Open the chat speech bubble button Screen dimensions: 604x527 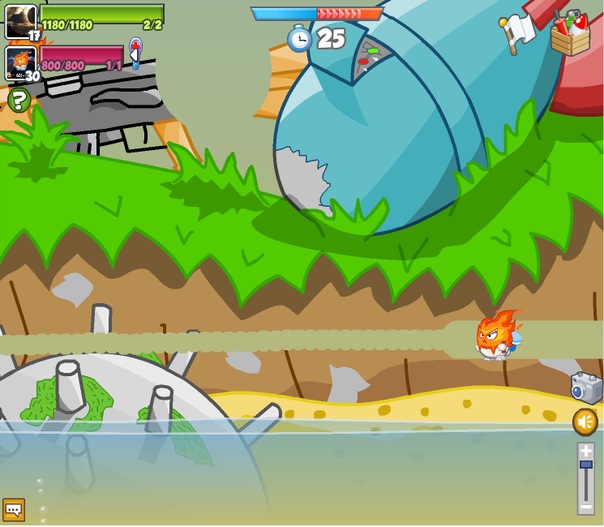tap(13, 510)
